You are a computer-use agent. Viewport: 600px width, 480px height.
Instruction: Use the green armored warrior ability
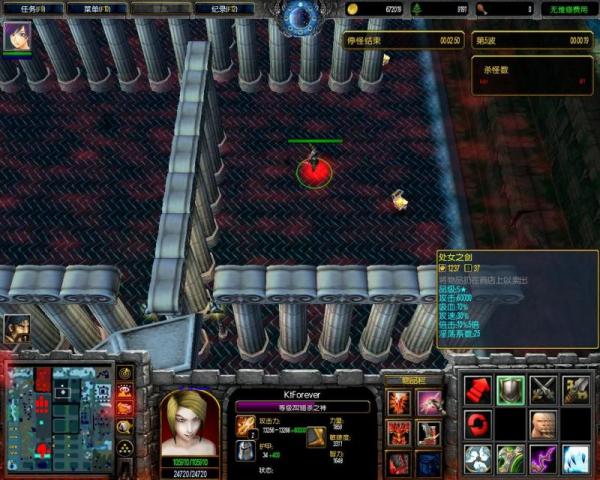tap(511, 458)
